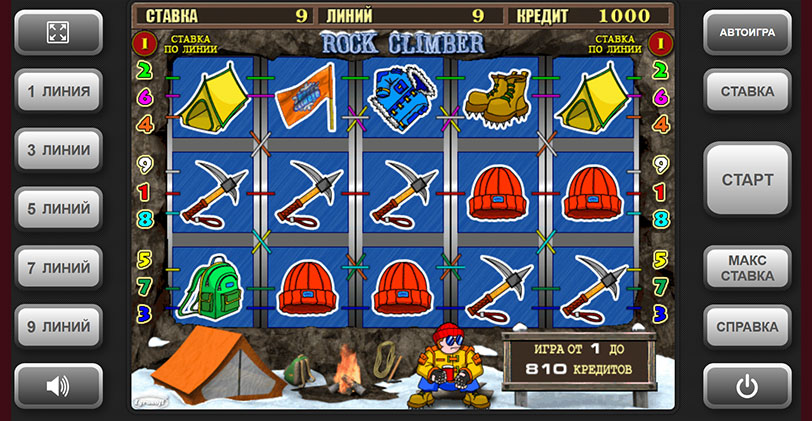This screenshot has width=812, height=421.
Task: Set play to 5 ЛИНИЙ
Action: [59, 209]
